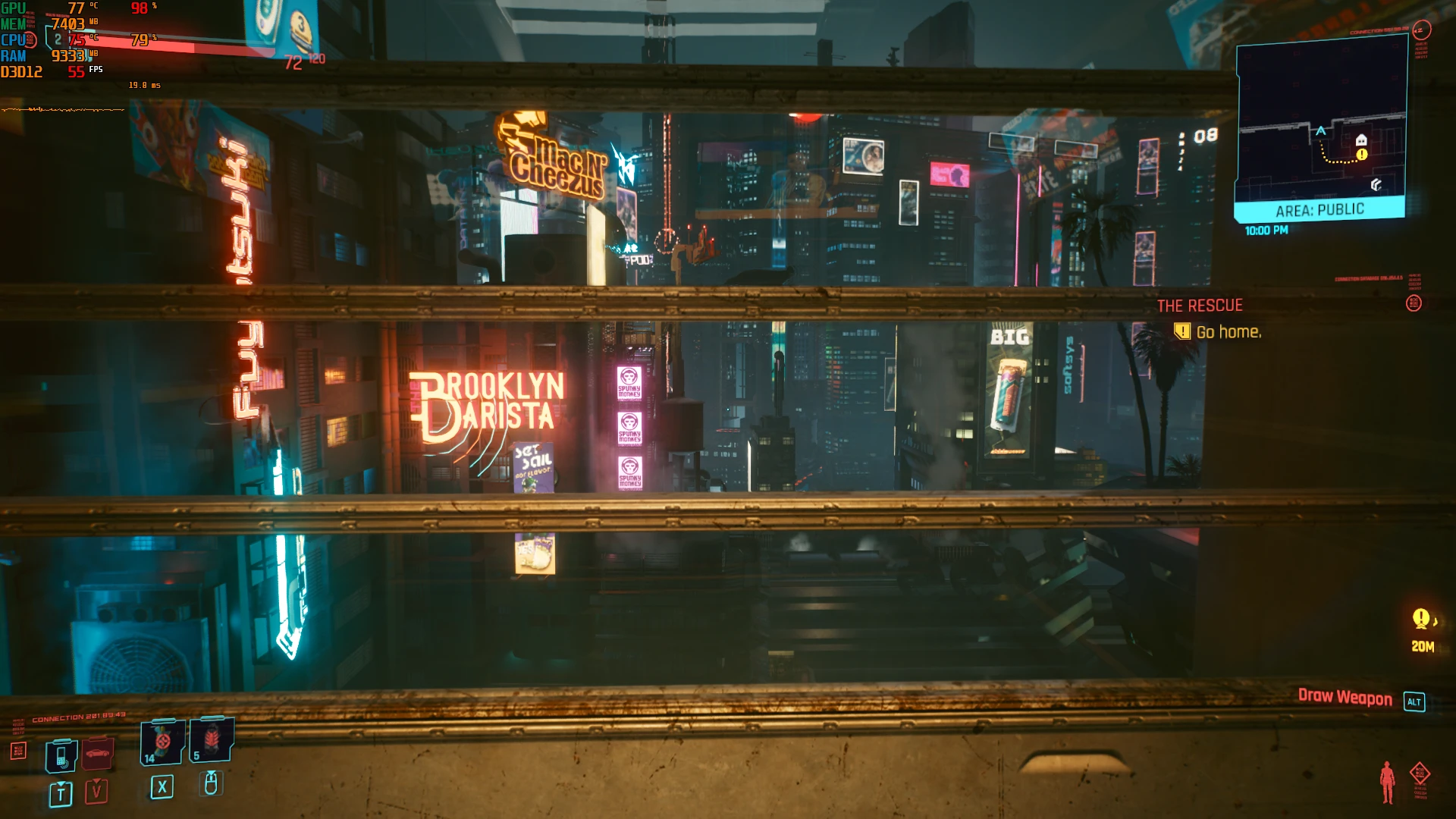
Task: Select the home icon on the minimap
Action: coord(1360,140)
